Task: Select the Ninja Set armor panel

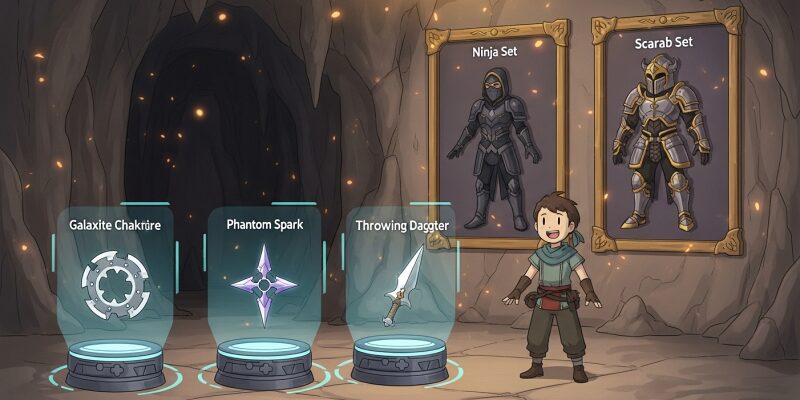Action: [x=497, y=138]
